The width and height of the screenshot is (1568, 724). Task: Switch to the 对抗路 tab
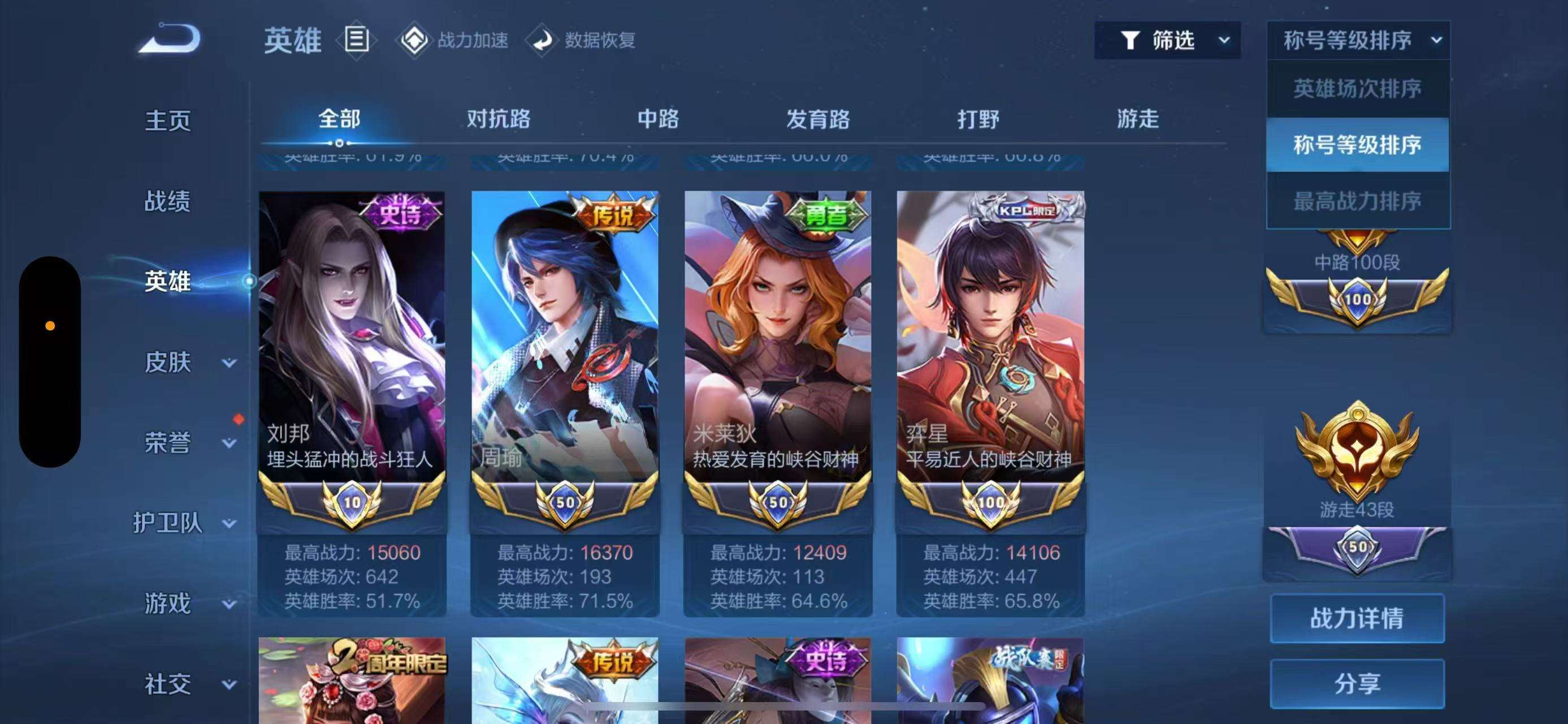[499, 119]
